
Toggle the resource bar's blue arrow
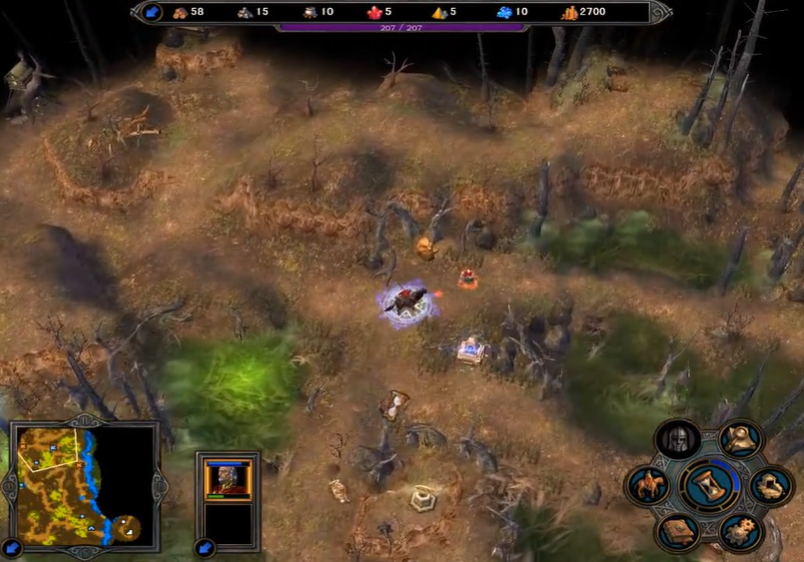pyautogui.click(x=152, y=12)
